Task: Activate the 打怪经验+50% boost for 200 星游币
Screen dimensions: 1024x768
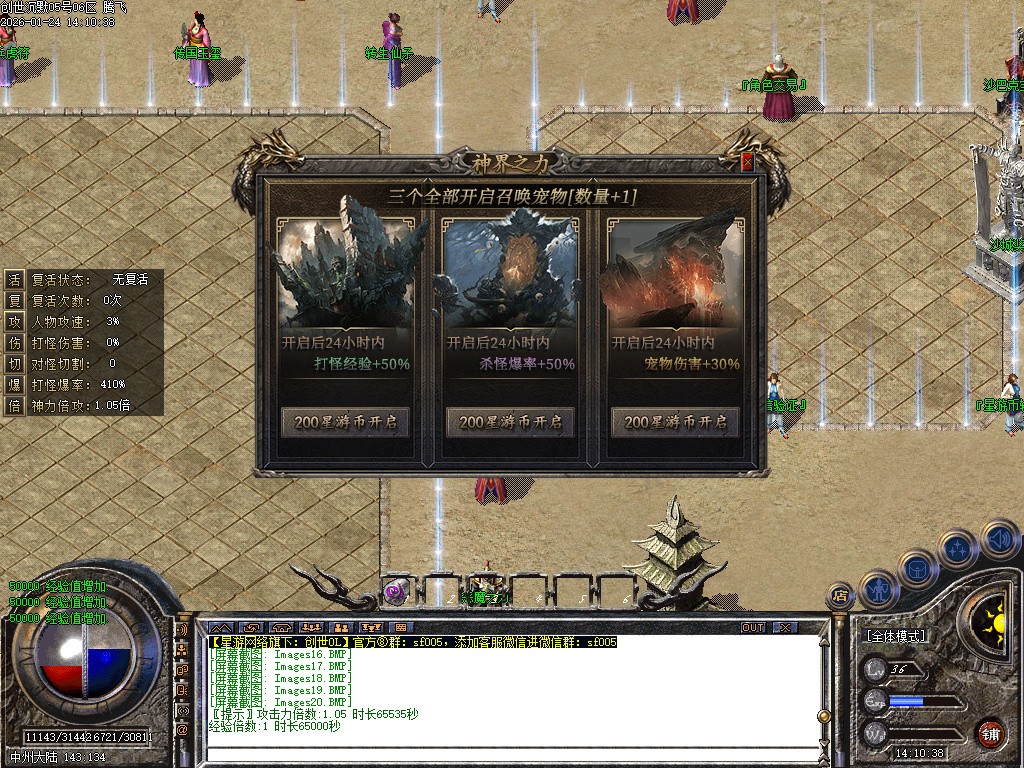Action: click(345, 422)
